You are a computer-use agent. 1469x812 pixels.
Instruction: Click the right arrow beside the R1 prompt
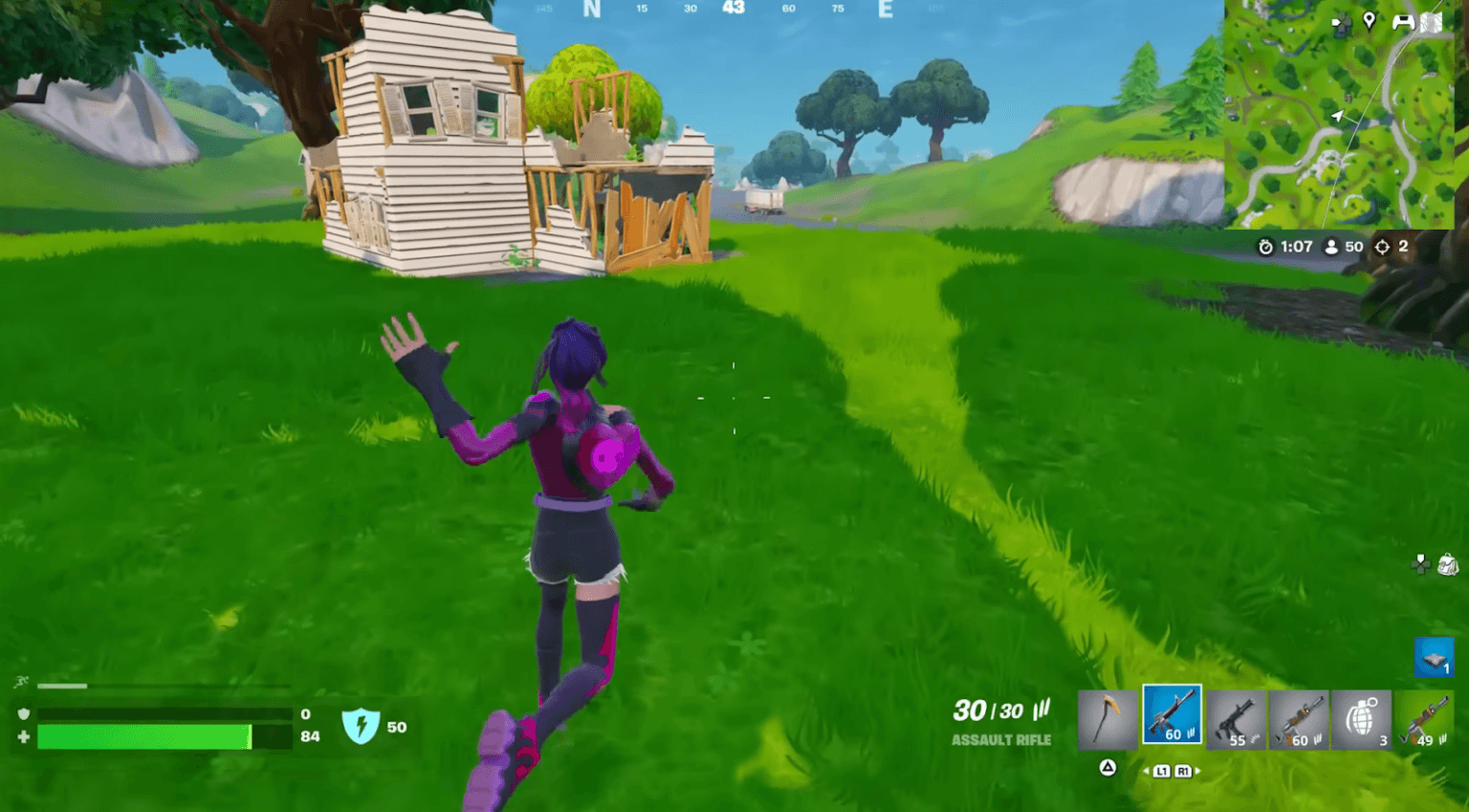coord(1199,770)
